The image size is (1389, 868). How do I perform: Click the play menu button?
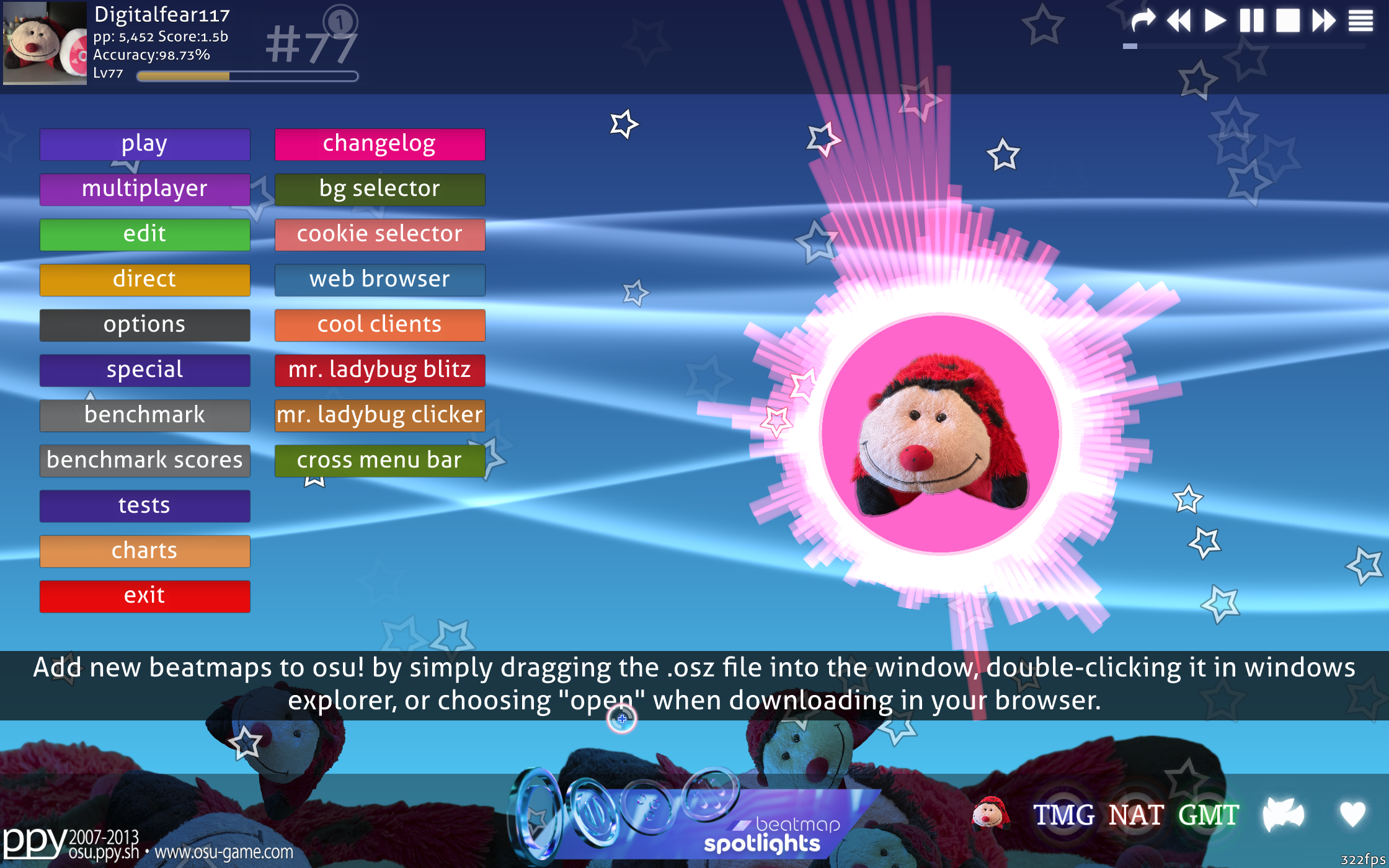pyautogui.click(x=144, y=144)
